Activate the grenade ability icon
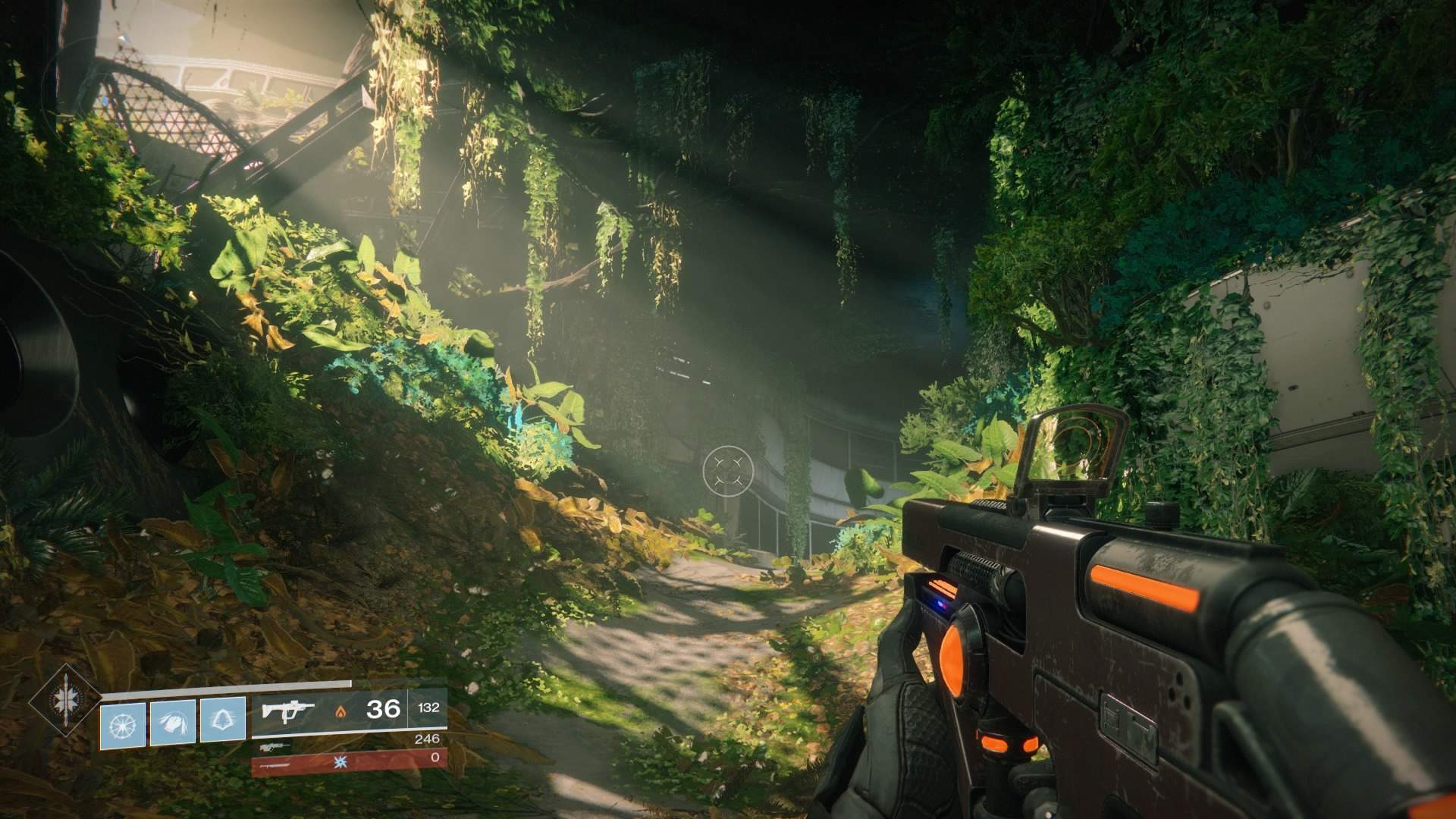The height and width of the screenshot is (819, 1456). (x=123, y=719)
